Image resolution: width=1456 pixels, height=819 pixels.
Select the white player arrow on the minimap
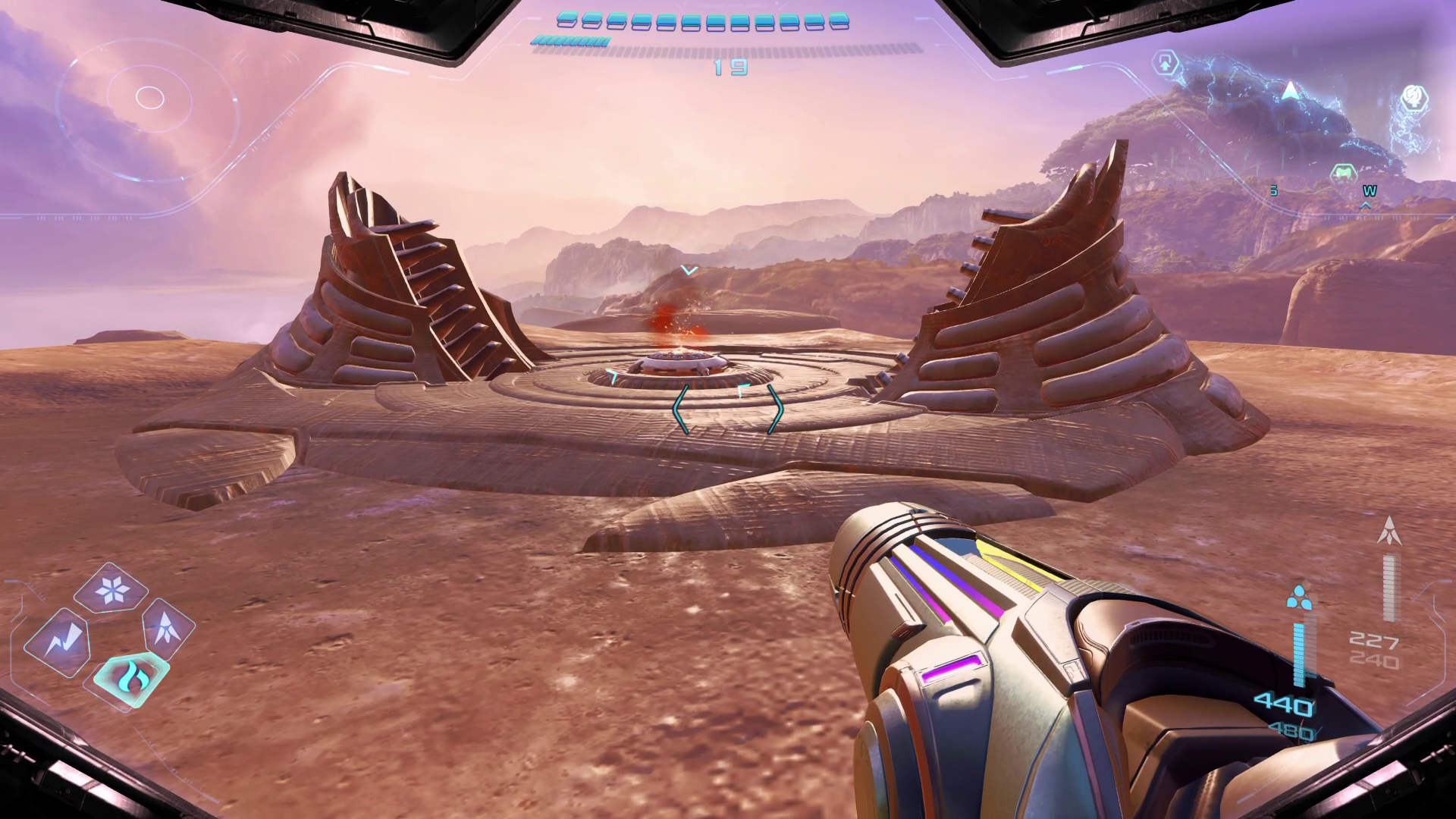click(x=1290, y=93)
